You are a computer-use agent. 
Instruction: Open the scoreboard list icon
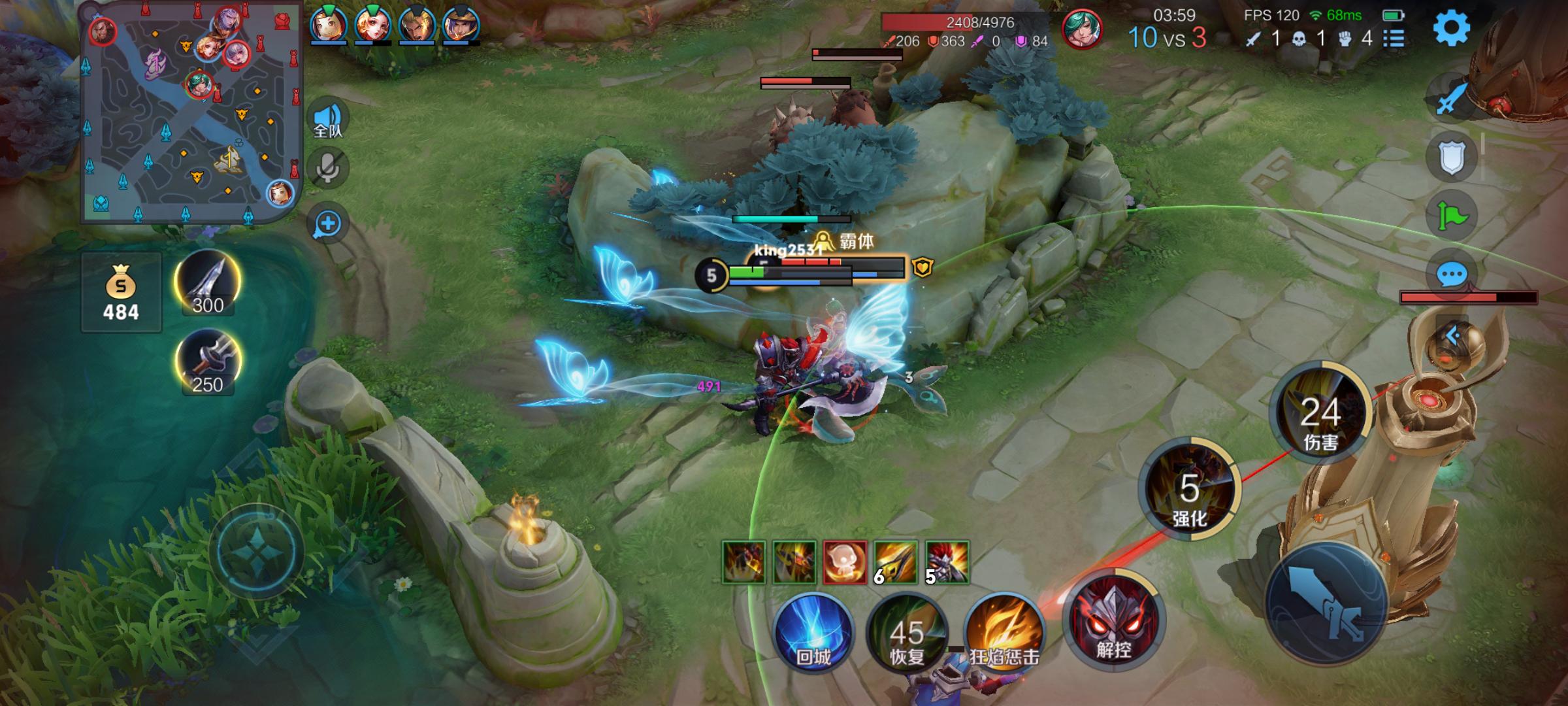coord(1394,39)
